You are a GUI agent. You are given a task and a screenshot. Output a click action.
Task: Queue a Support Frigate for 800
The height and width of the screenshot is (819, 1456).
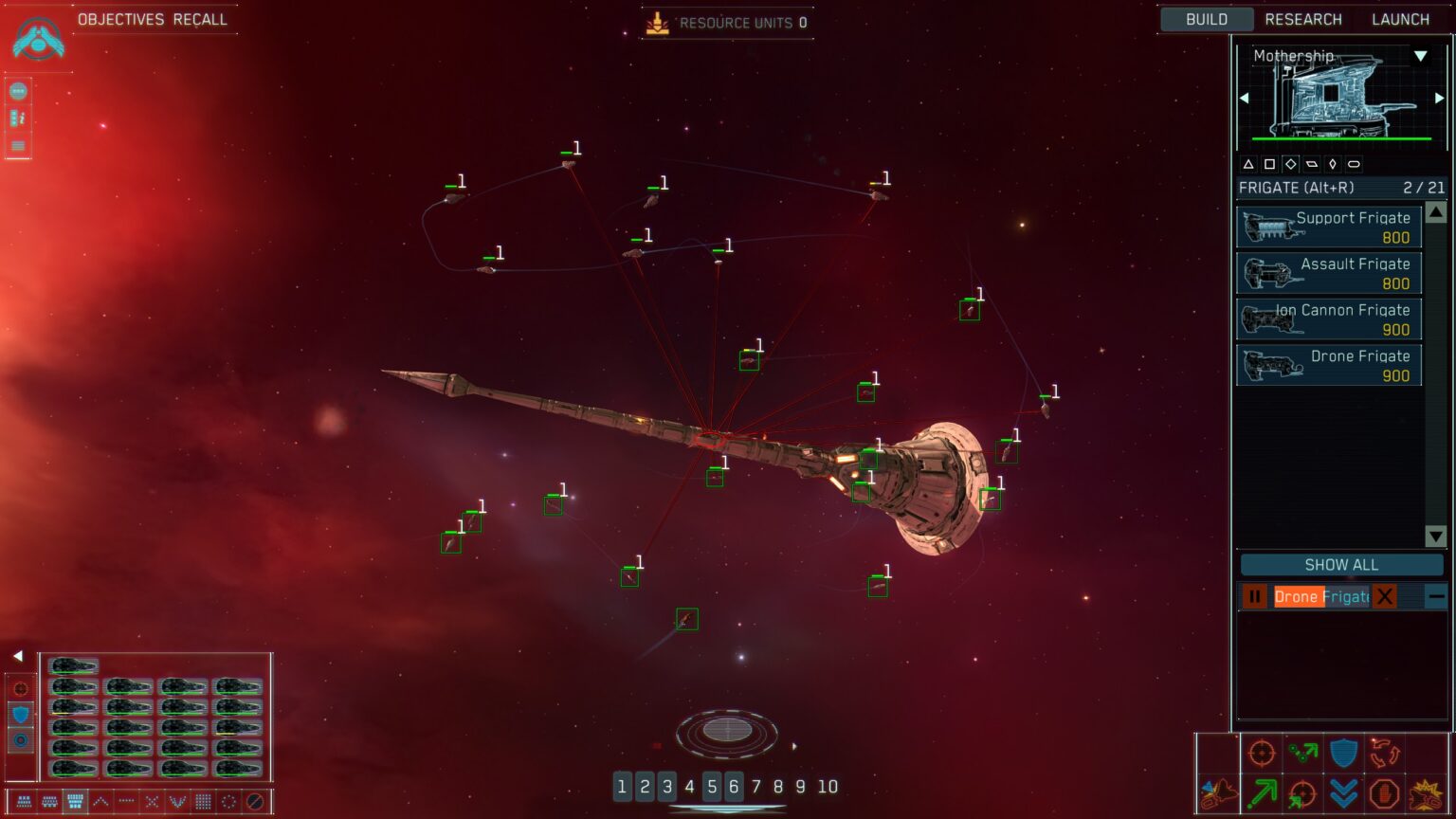pyautogui.click(x=1328, y=227)
